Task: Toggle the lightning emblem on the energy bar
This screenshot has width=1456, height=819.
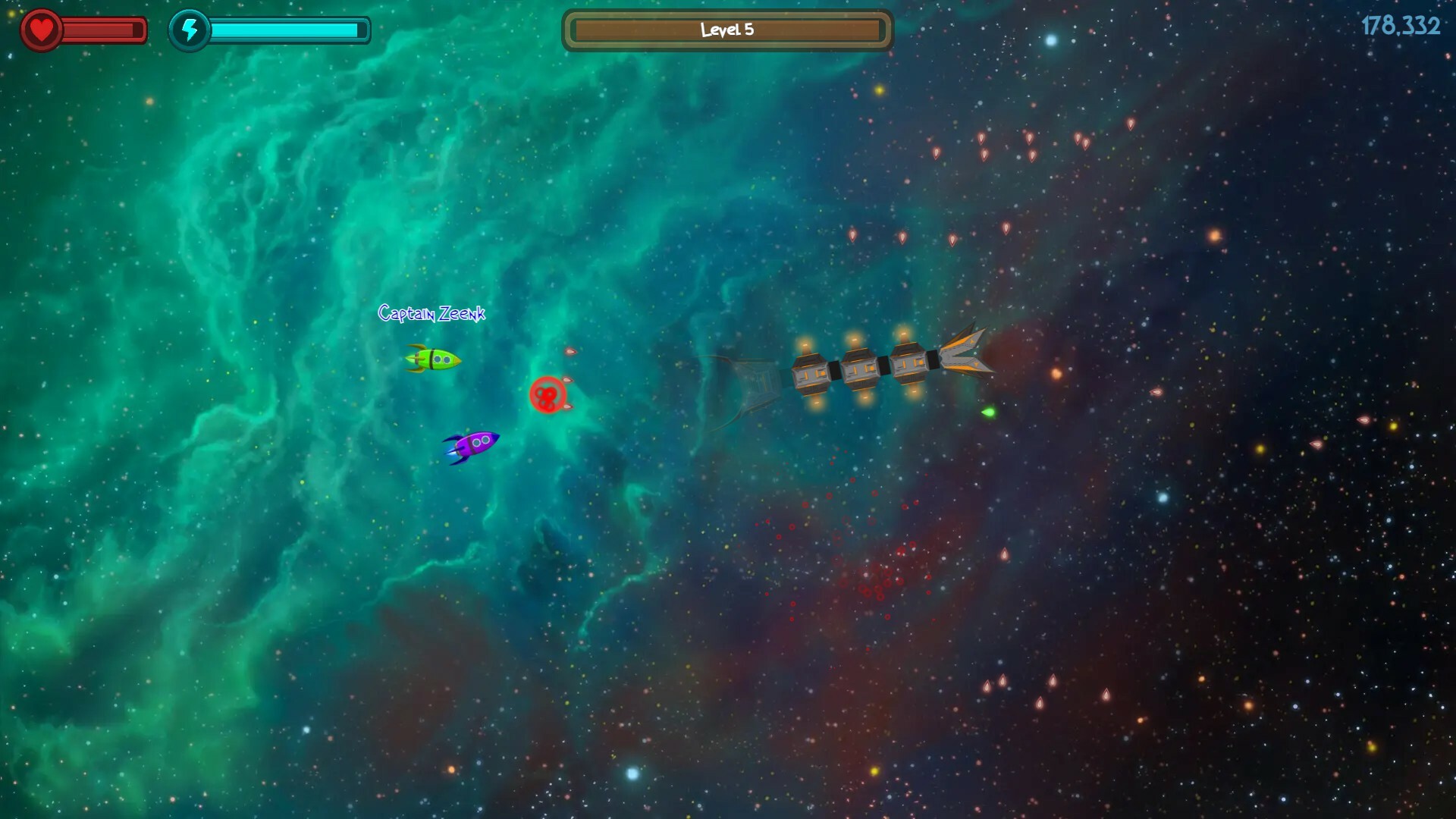Action: pos(190,31)
